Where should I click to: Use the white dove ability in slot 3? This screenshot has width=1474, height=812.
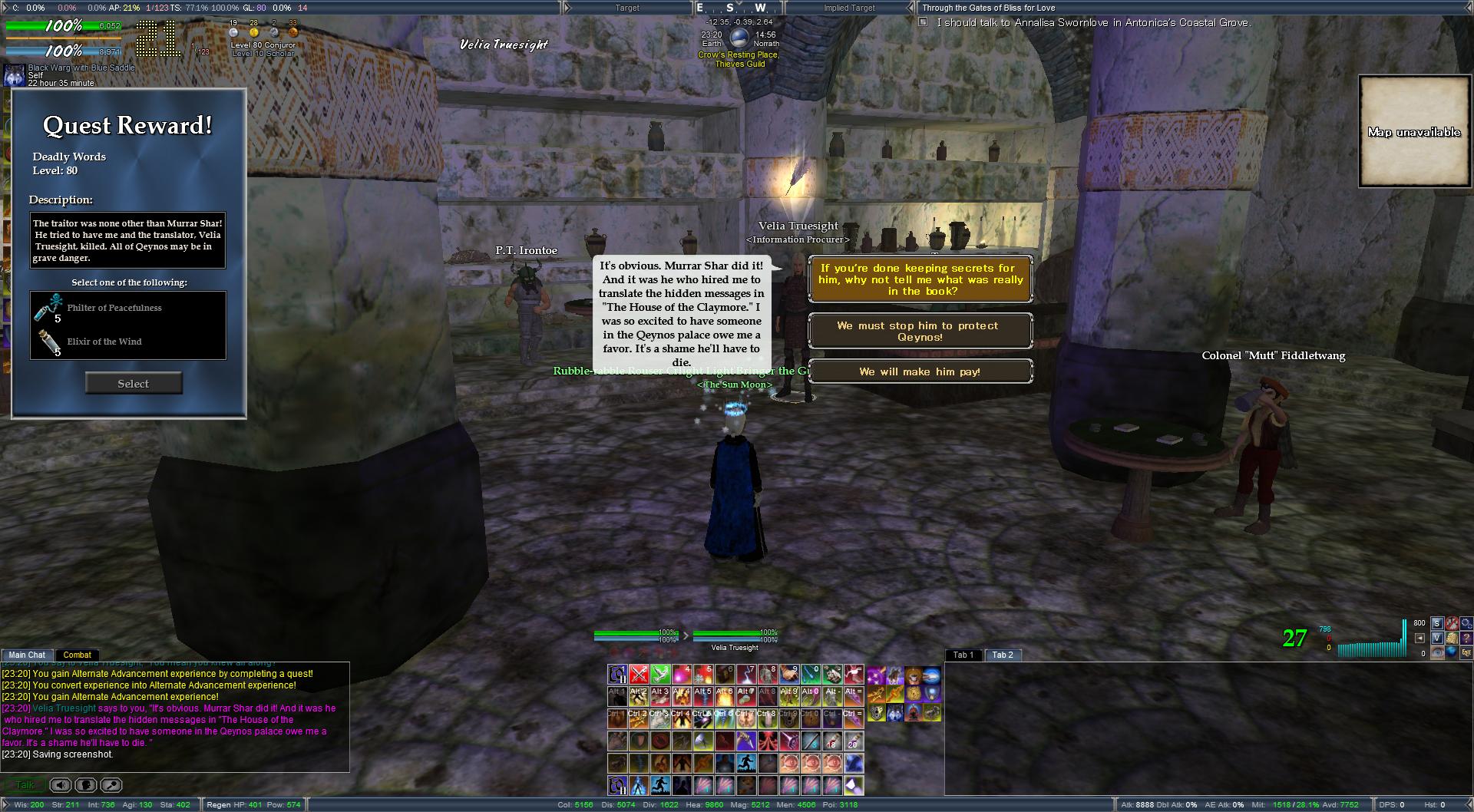click(x=660, y=675)
